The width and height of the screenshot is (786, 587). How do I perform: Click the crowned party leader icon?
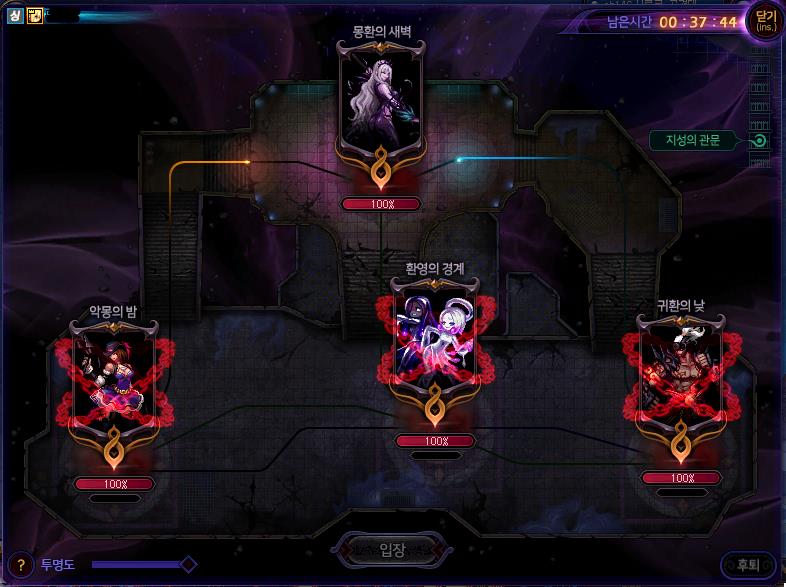click(34, 16)
